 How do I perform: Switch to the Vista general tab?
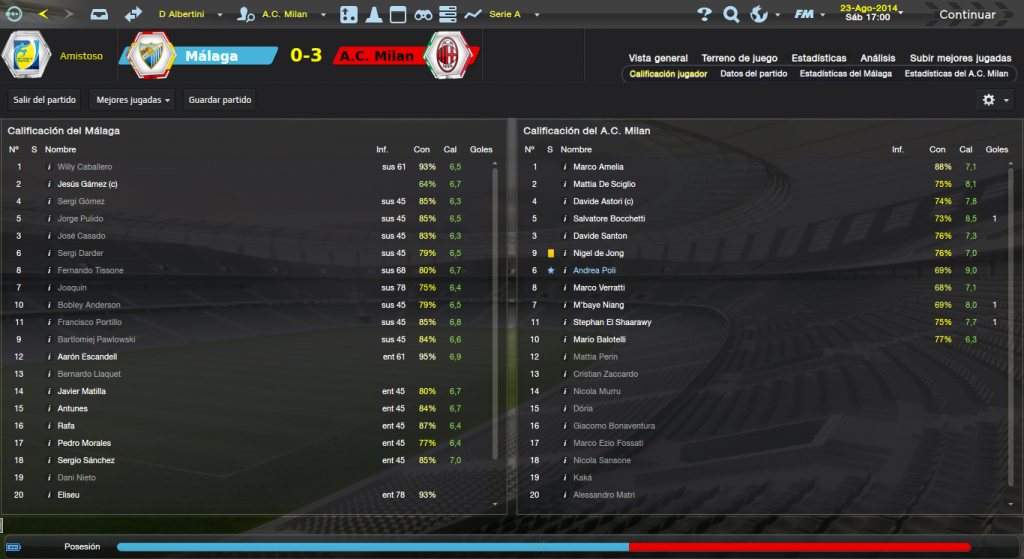[x=658, y=58]
